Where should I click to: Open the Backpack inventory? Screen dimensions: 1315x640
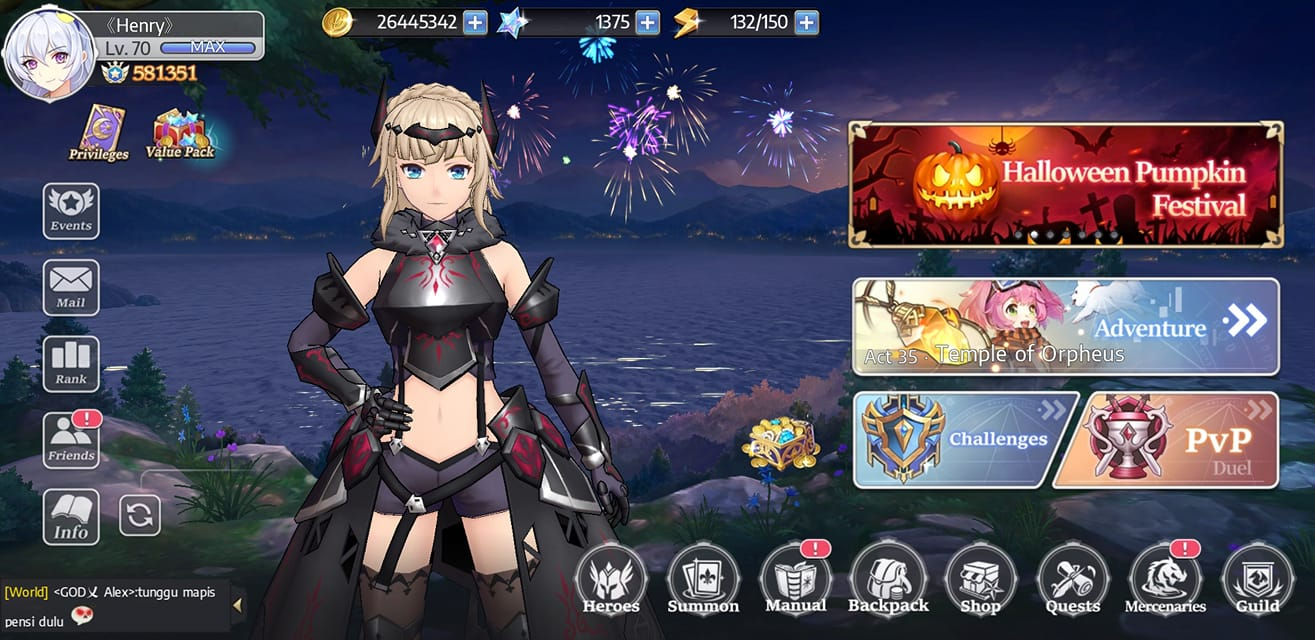(x=888, y=580)
